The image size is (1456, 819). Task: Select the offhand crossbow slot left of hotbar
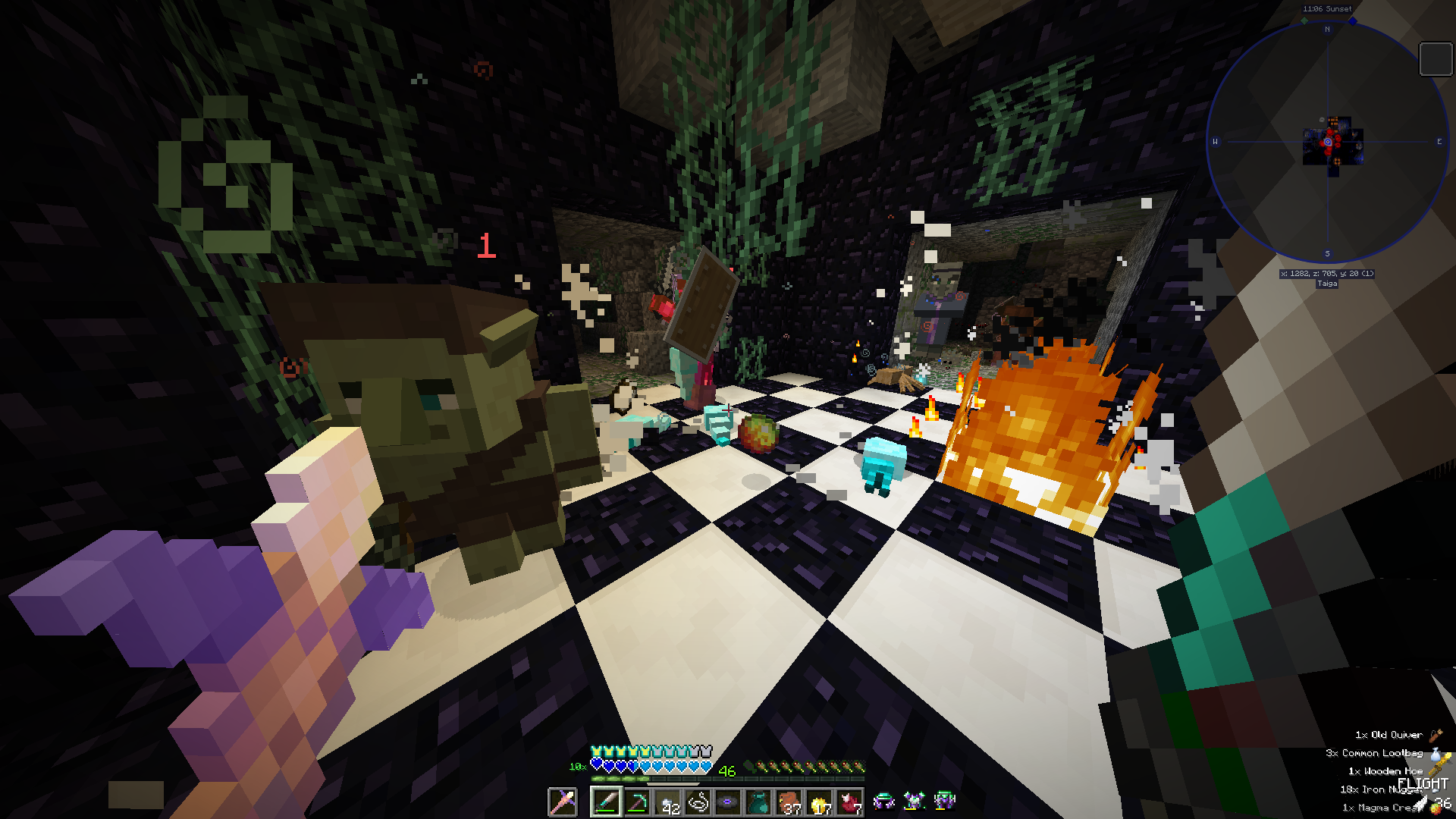click(x=561, y=803)
